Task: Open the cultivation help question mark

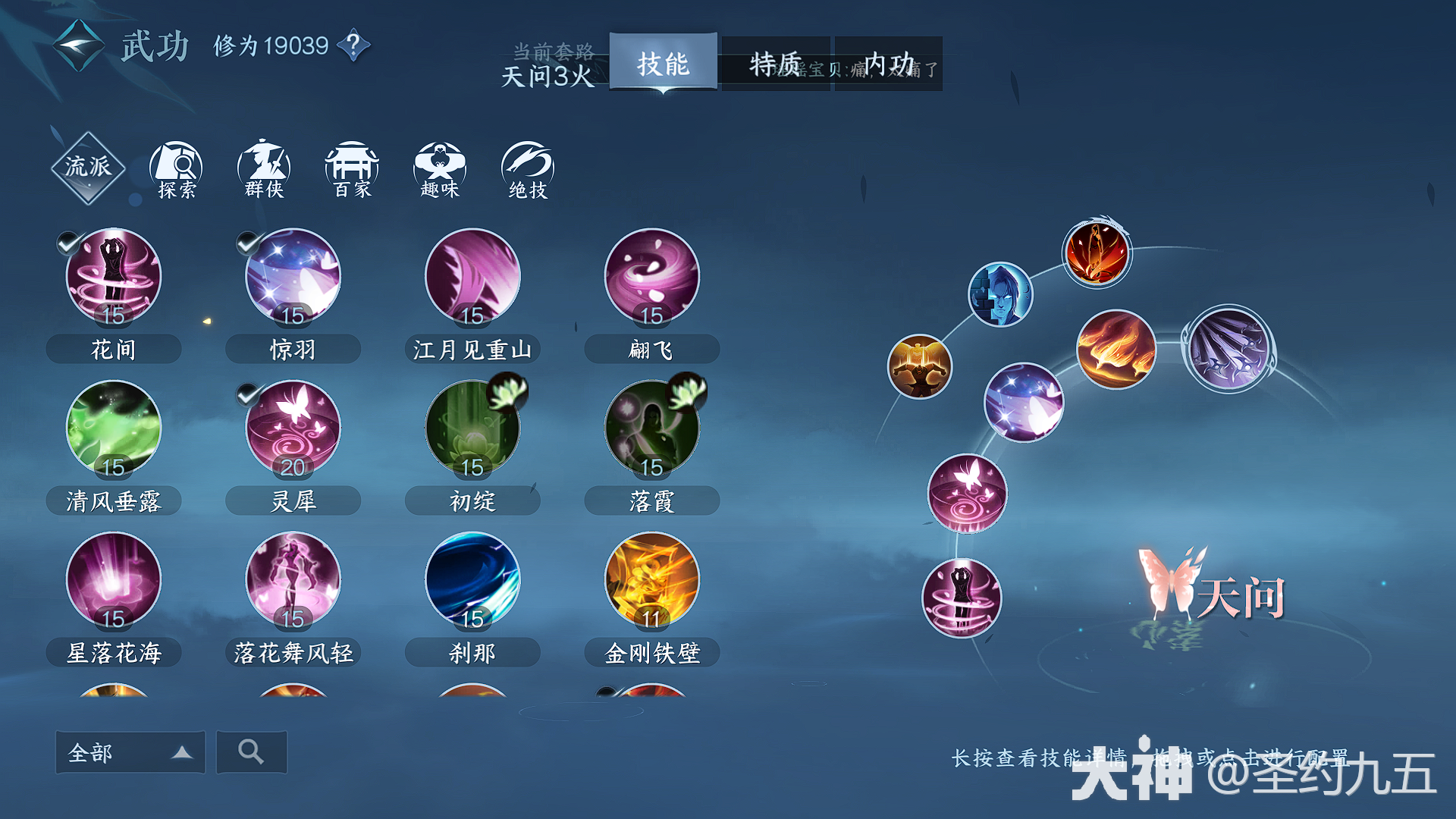Action: coord(353,45)
